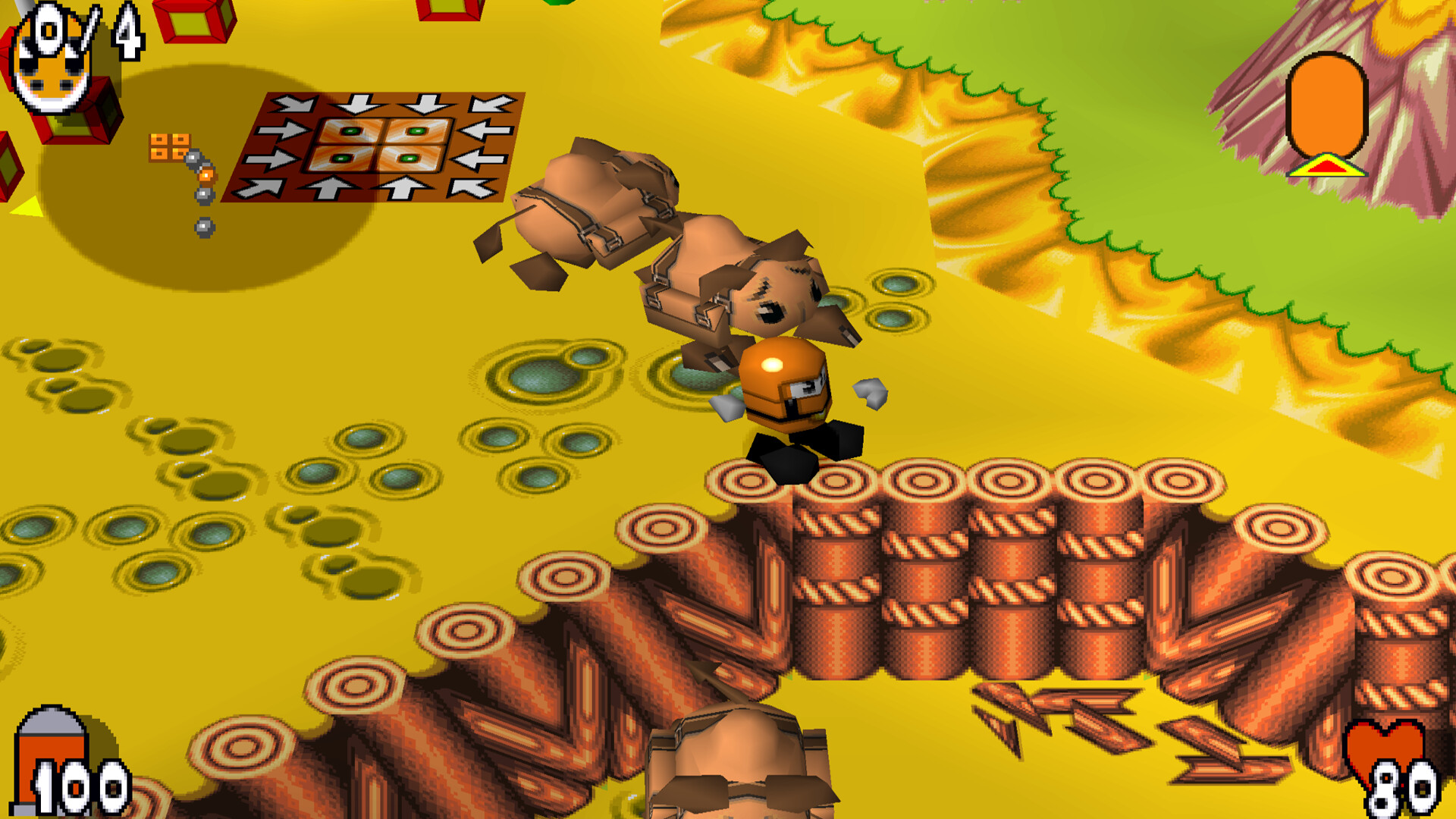1456x819 pixels.
Task: Click the downward white arrow on the trap tile
Action: point(355,102)
